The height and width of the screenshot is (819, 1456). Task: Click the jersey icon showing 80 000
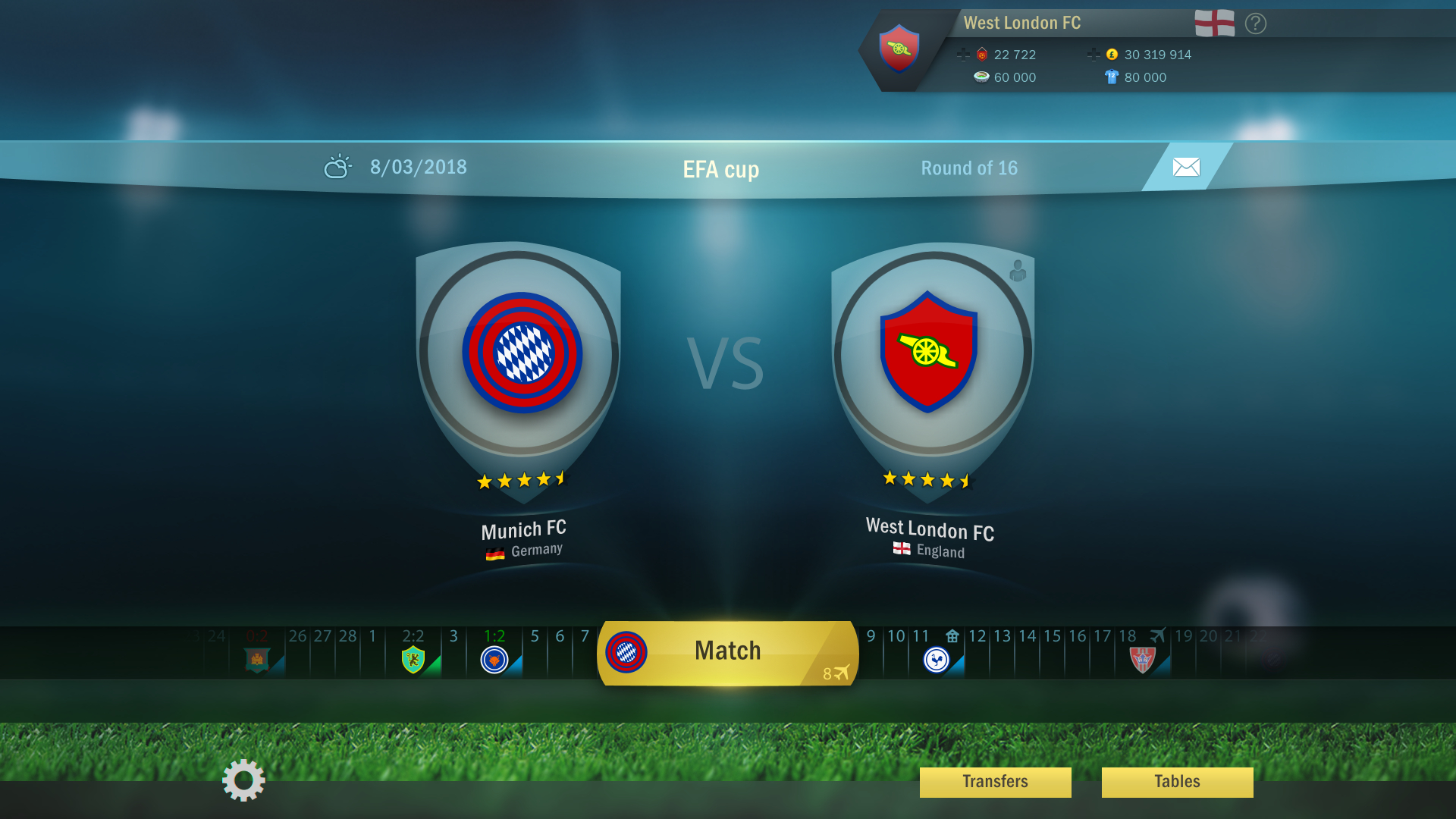point(1111,77)
